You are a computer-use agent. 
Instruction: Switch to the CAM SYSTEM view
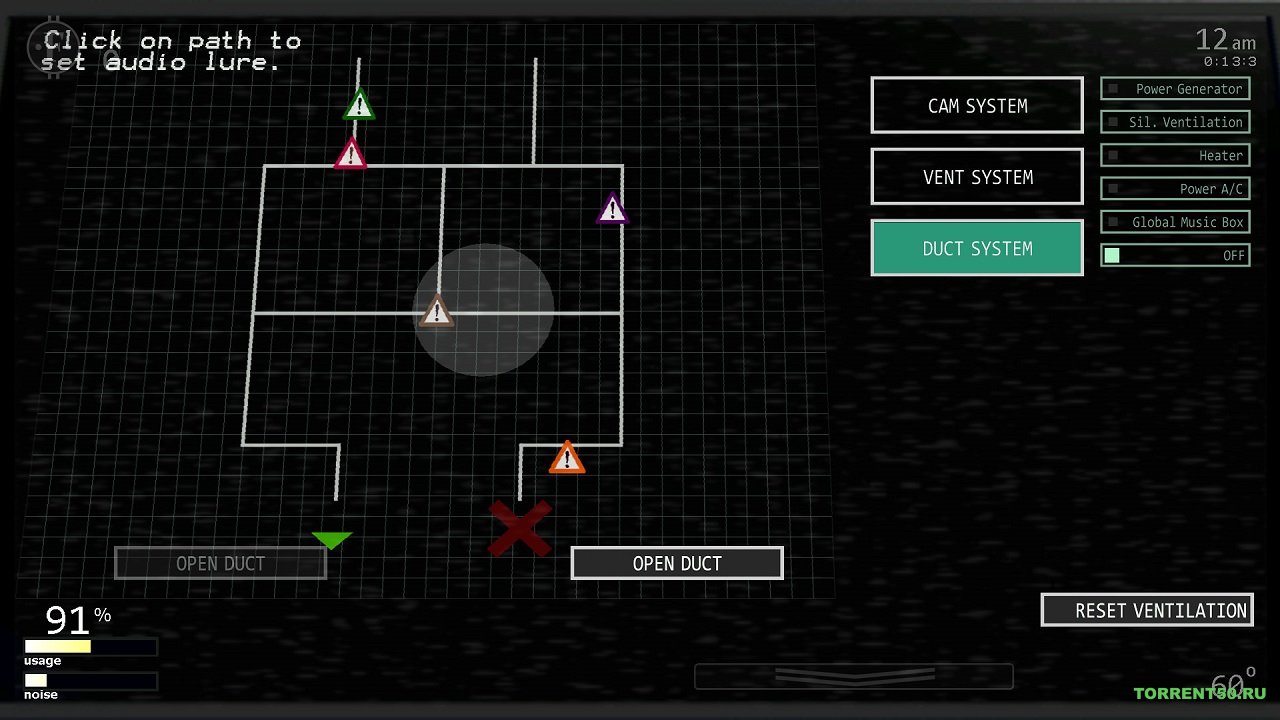pyautogui.click(x=977, y=105)
